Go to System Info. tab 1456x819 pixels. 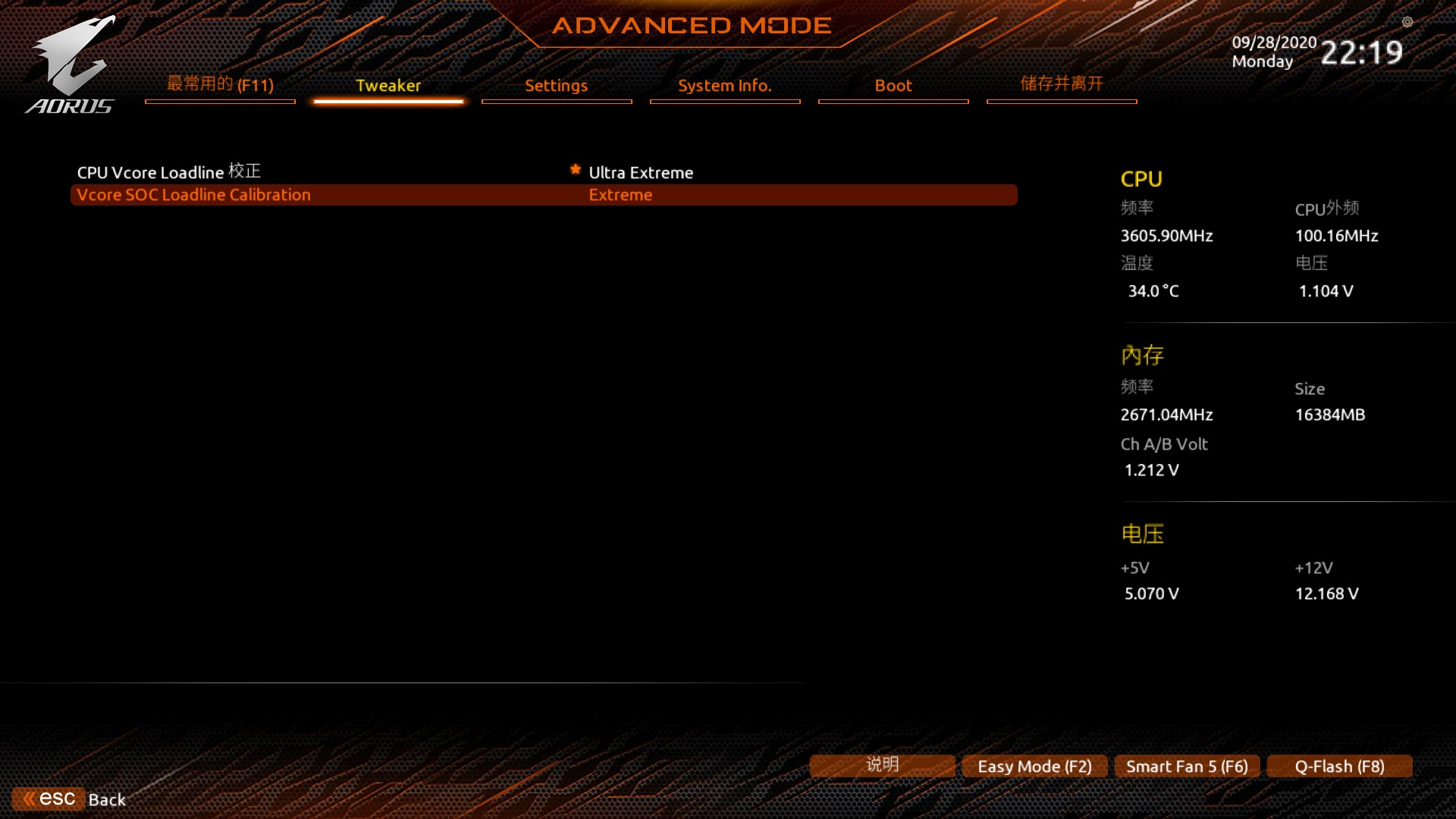724,86
